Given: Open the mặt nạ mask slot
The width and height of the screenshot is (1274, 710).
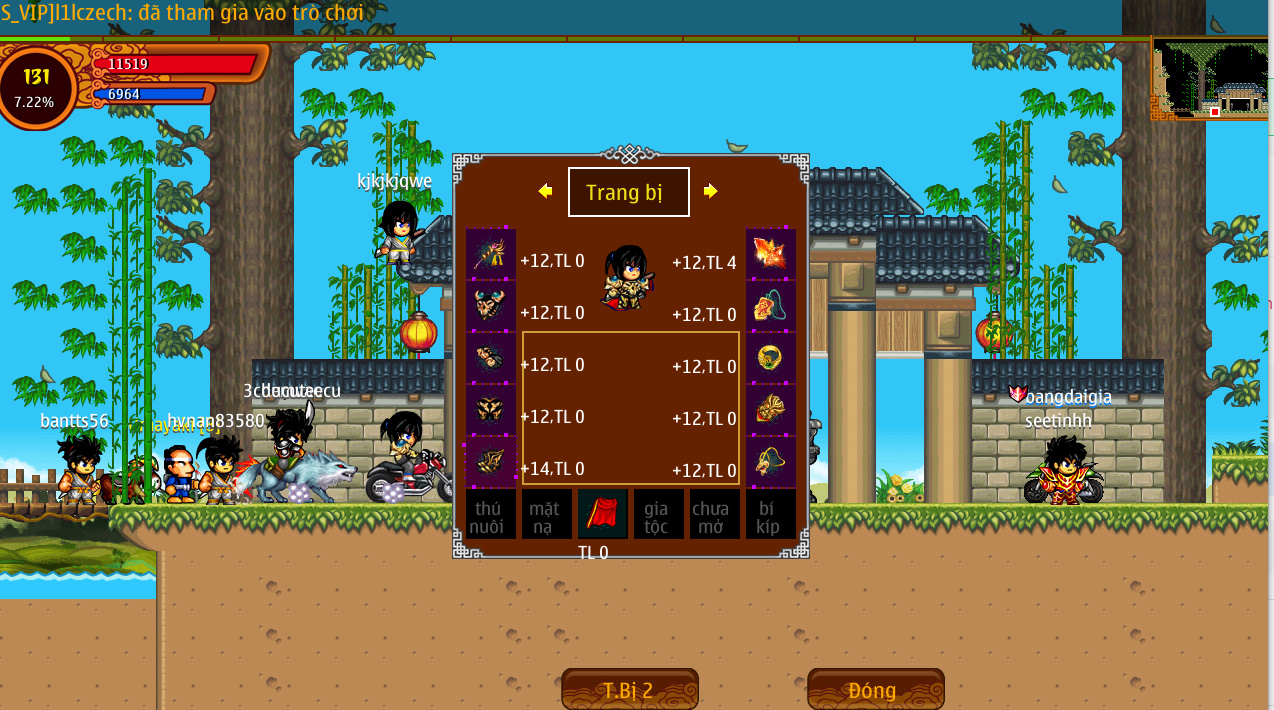Looking at the screenshot, I should point(546,515).
